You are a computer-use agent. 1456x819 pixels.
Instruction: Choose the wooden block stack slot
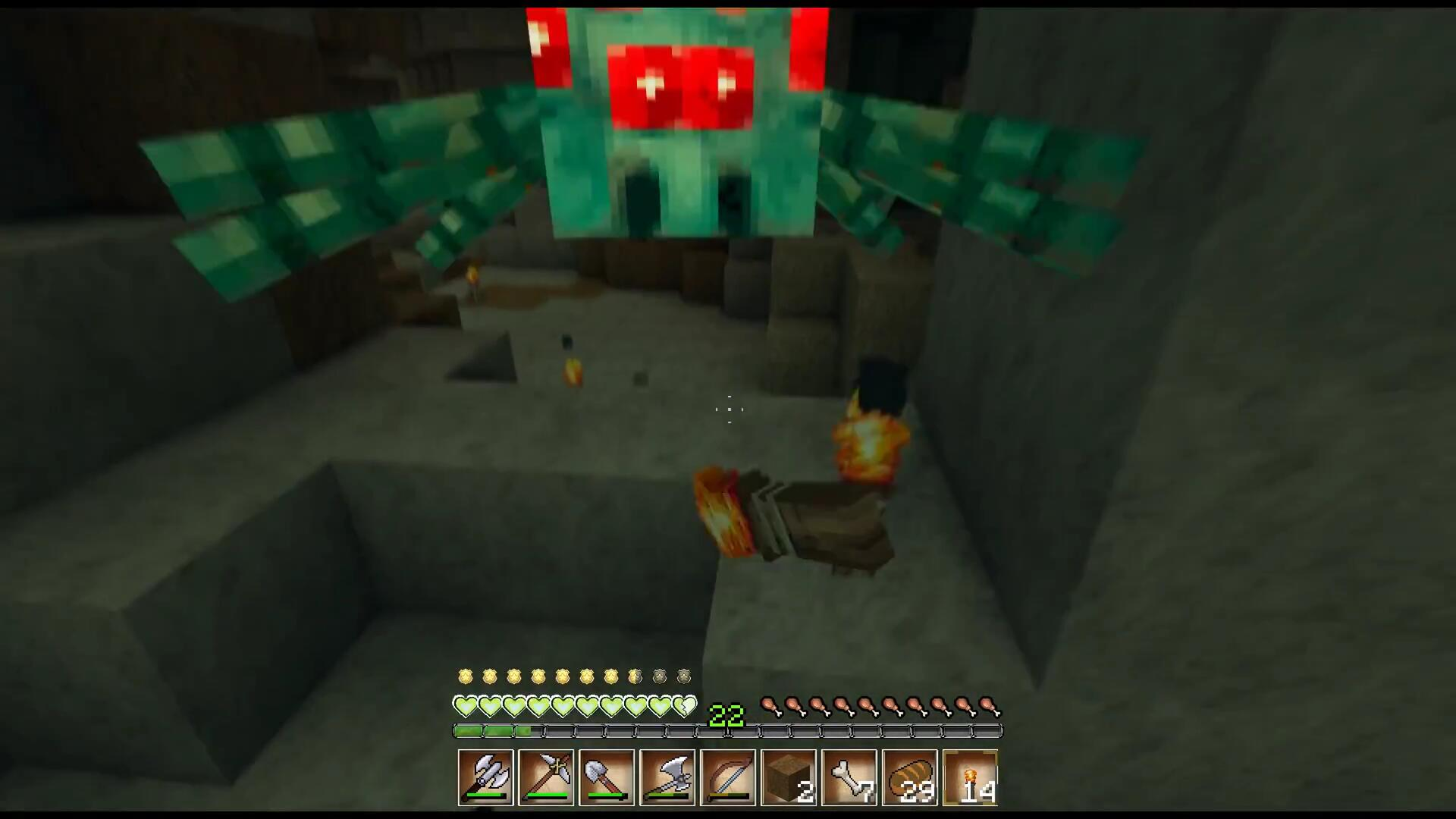(x=789, y=777)
